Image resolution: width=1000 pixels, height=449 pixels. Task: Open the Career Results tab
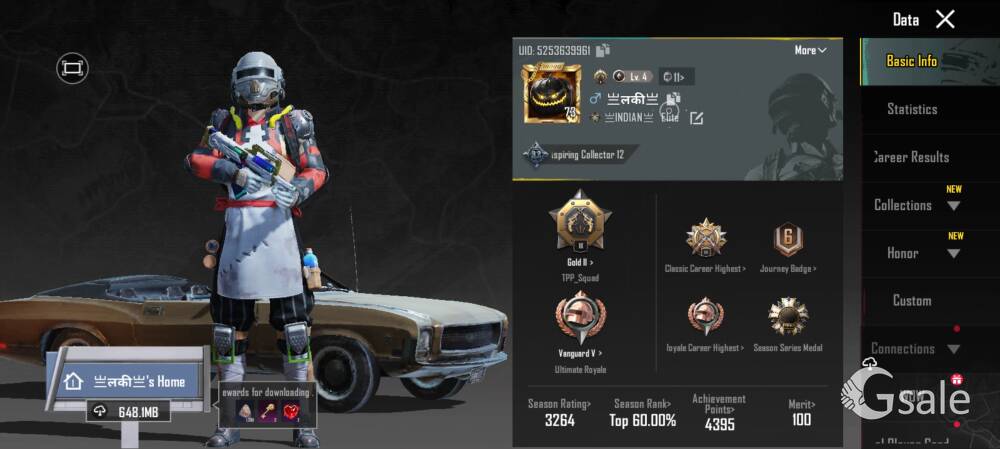(911, 157)
